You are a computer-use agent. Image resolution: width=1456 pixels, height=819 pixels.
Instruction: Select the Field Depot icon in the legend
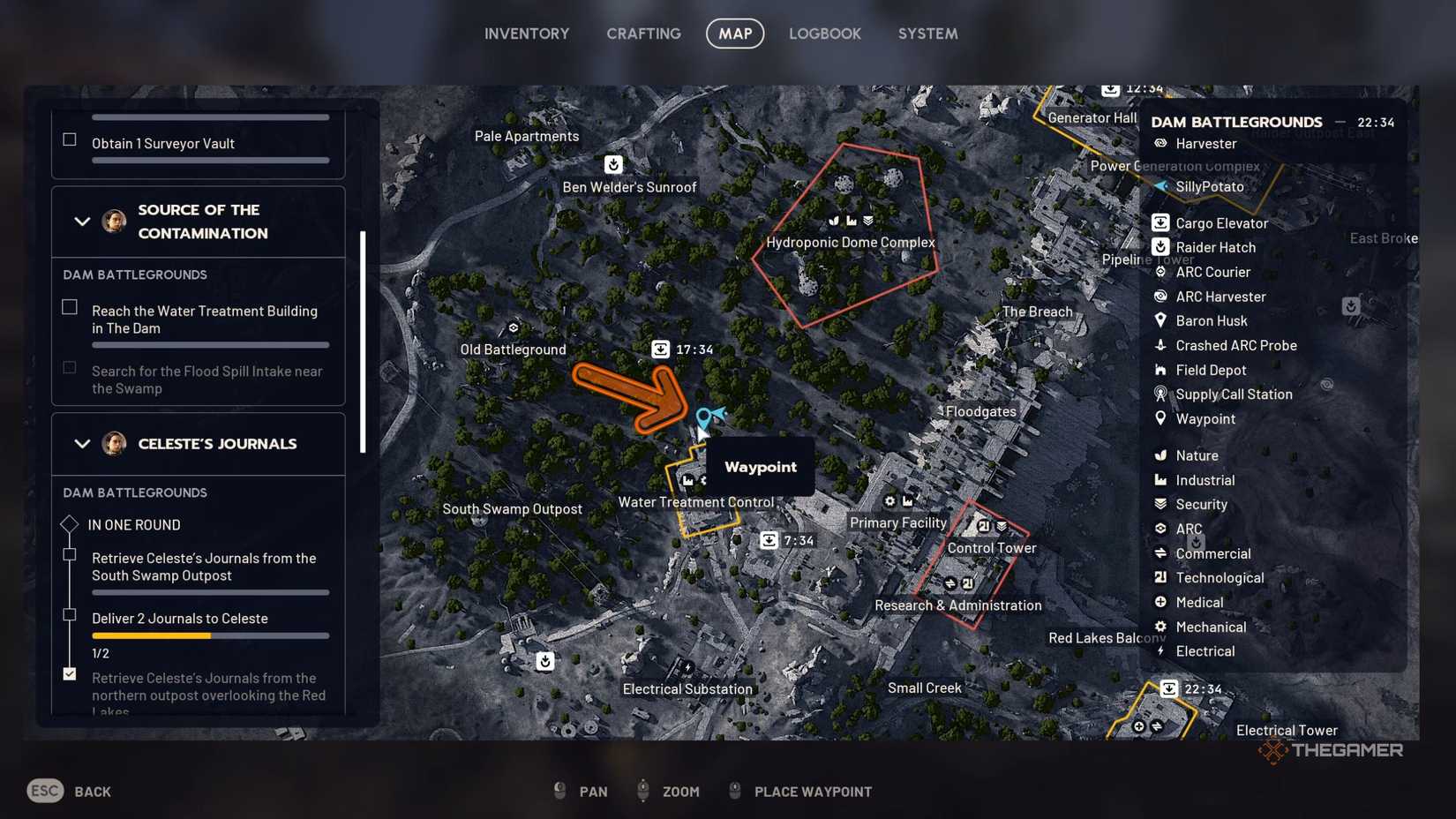tap(1161, 370)
